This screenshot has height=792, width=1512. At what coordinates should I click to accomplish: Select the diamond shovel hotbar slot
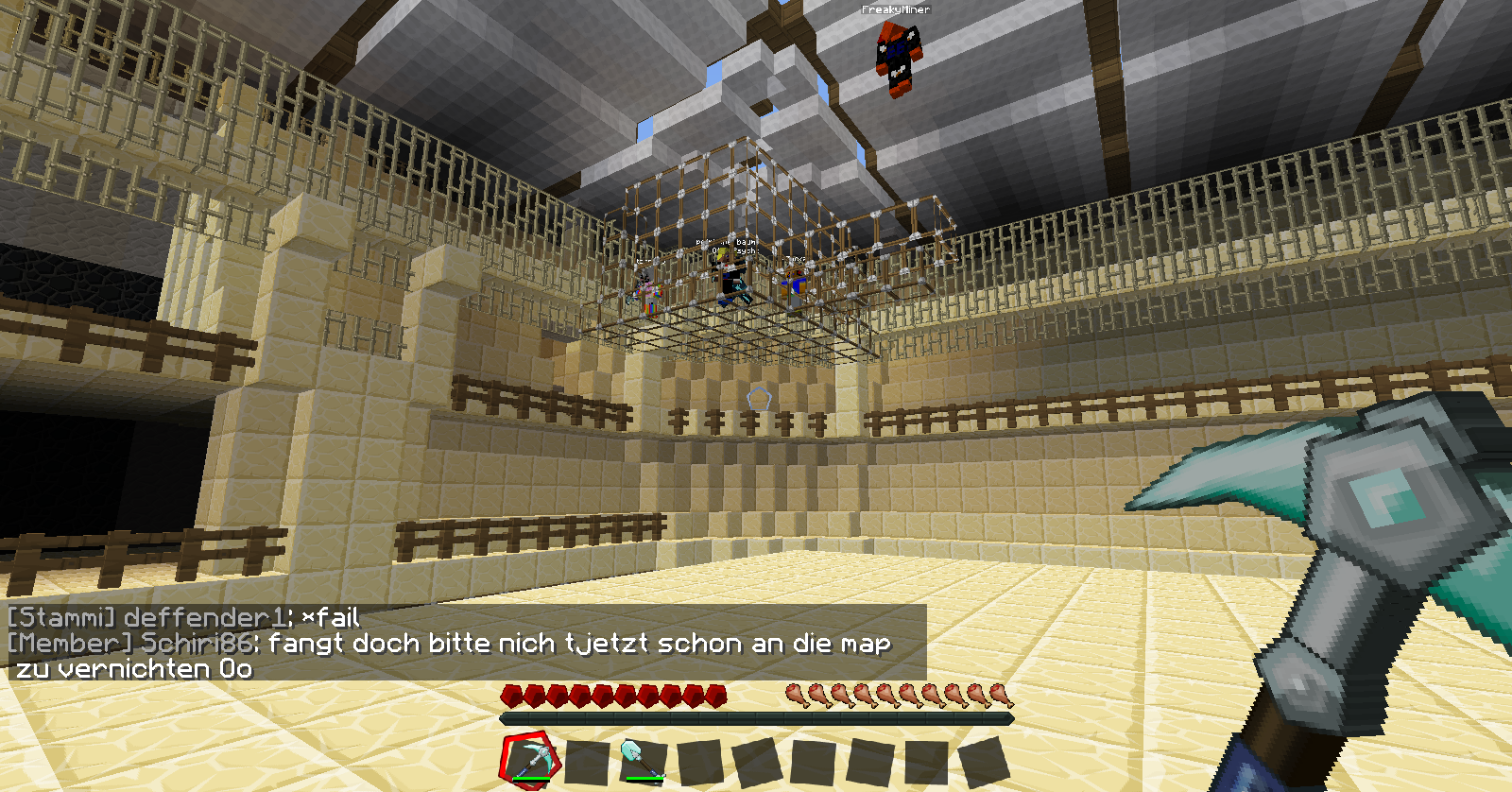(x=642, y=761)
